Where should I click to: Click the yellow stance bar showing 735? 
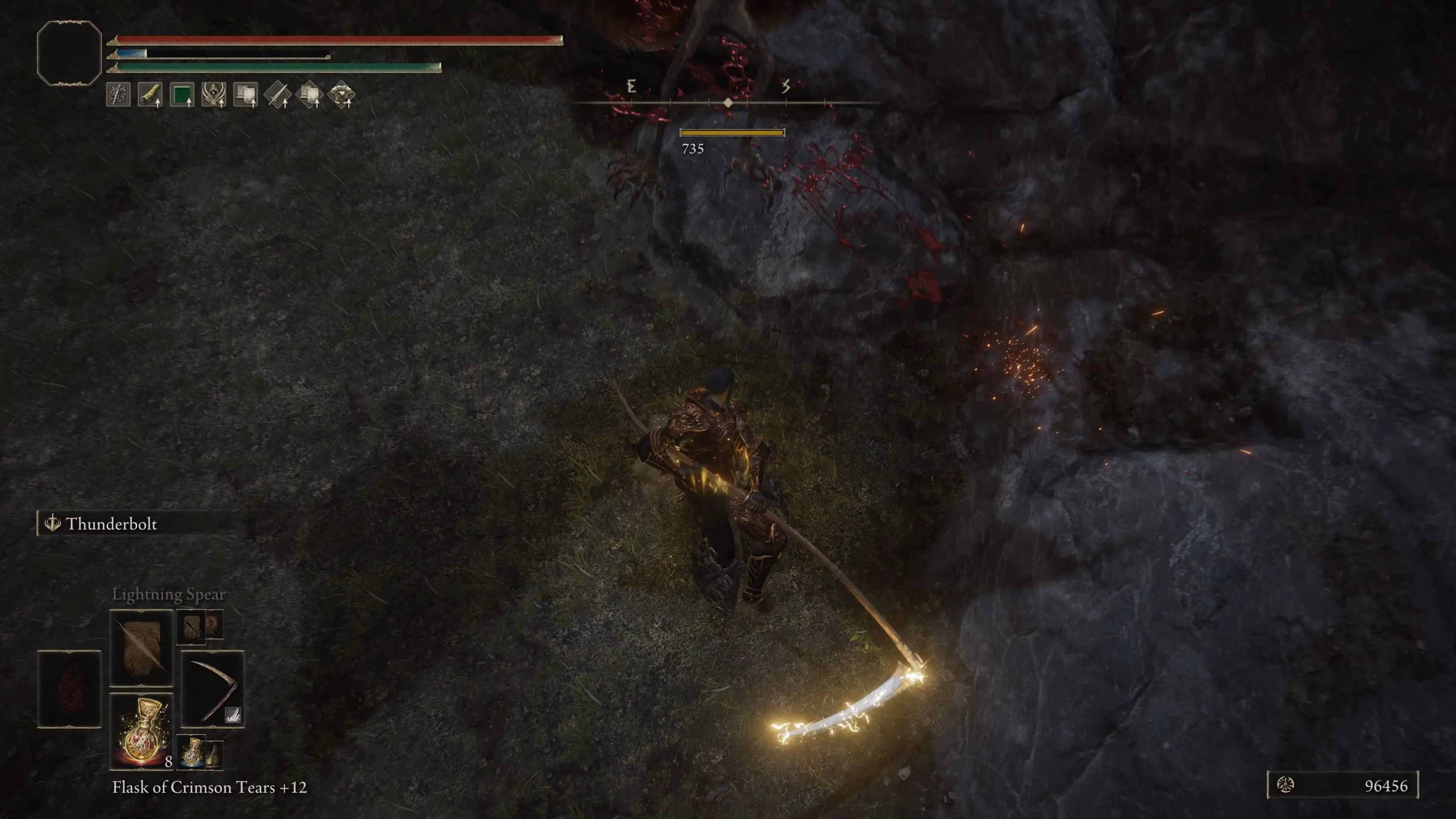click(x=732, y=132)
